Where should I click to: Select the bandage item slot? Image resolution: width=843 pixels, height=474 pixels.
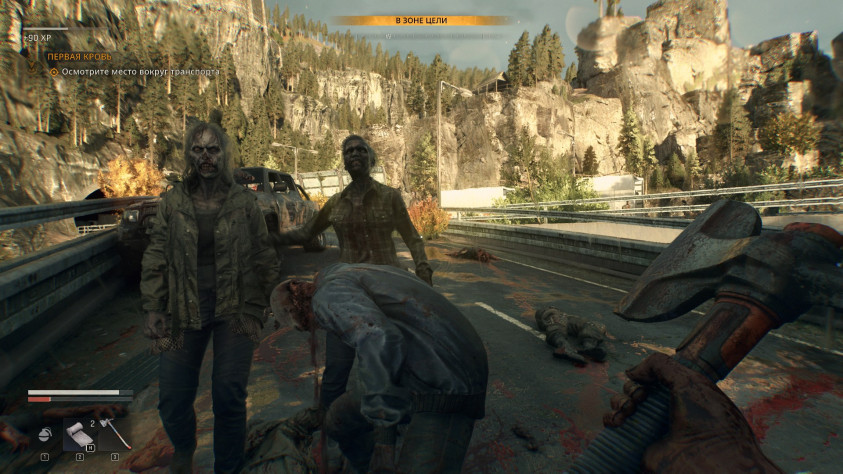pos(79,435)
